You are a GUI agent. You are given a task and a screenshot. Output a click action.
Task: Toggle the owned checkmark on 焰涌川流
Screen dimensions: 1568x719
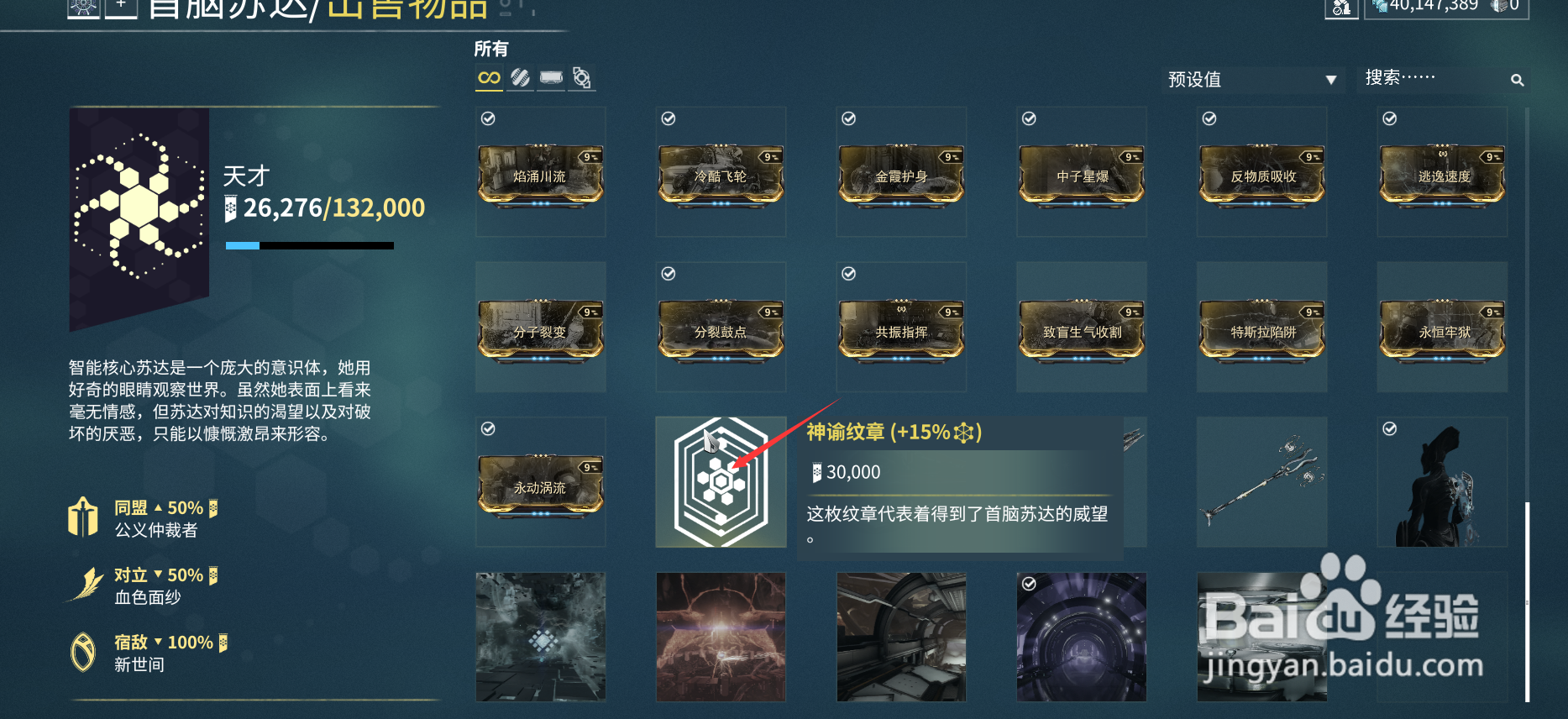(487, 118)
